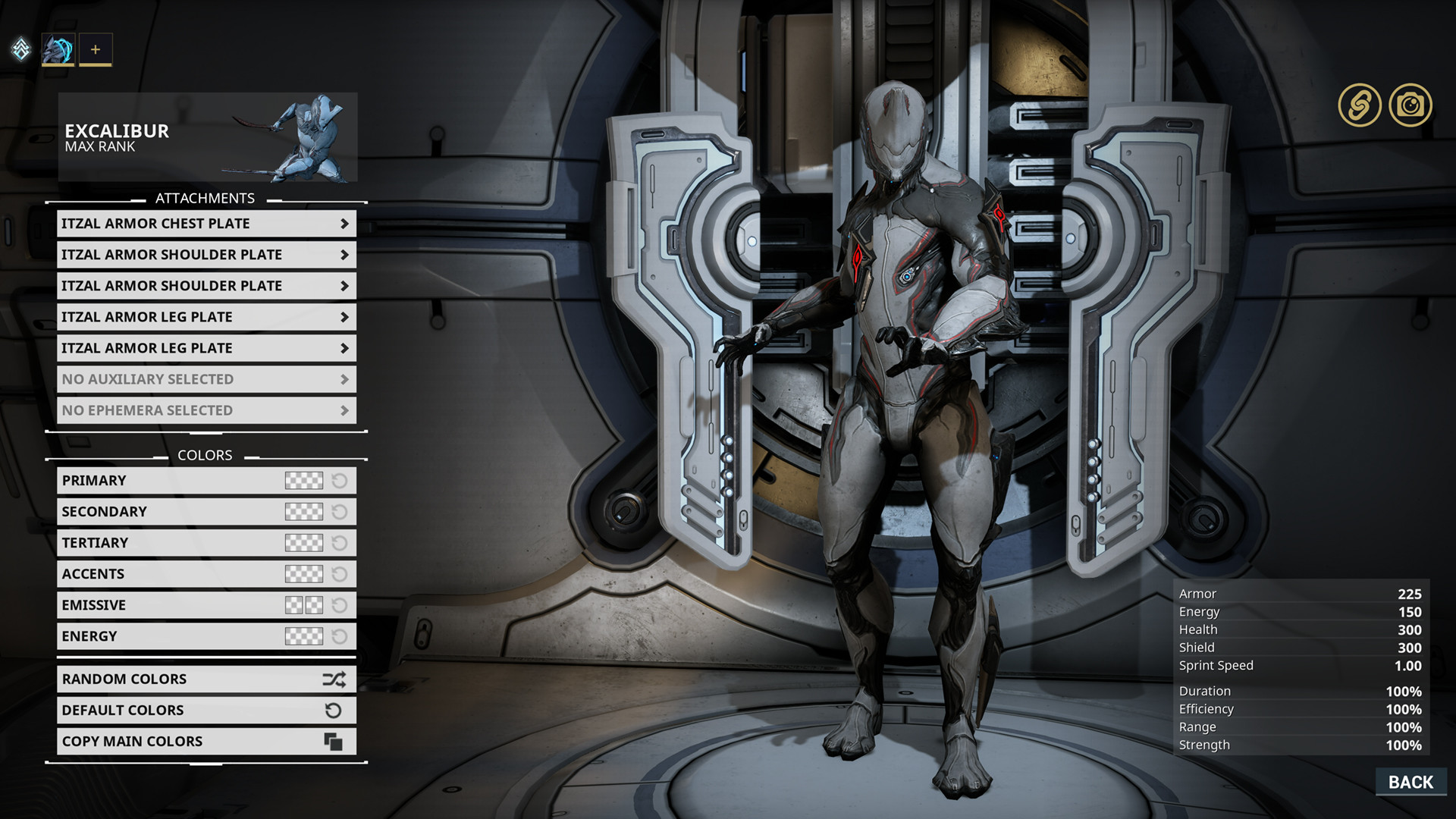Restore Default Colors

tap(206, 711)
